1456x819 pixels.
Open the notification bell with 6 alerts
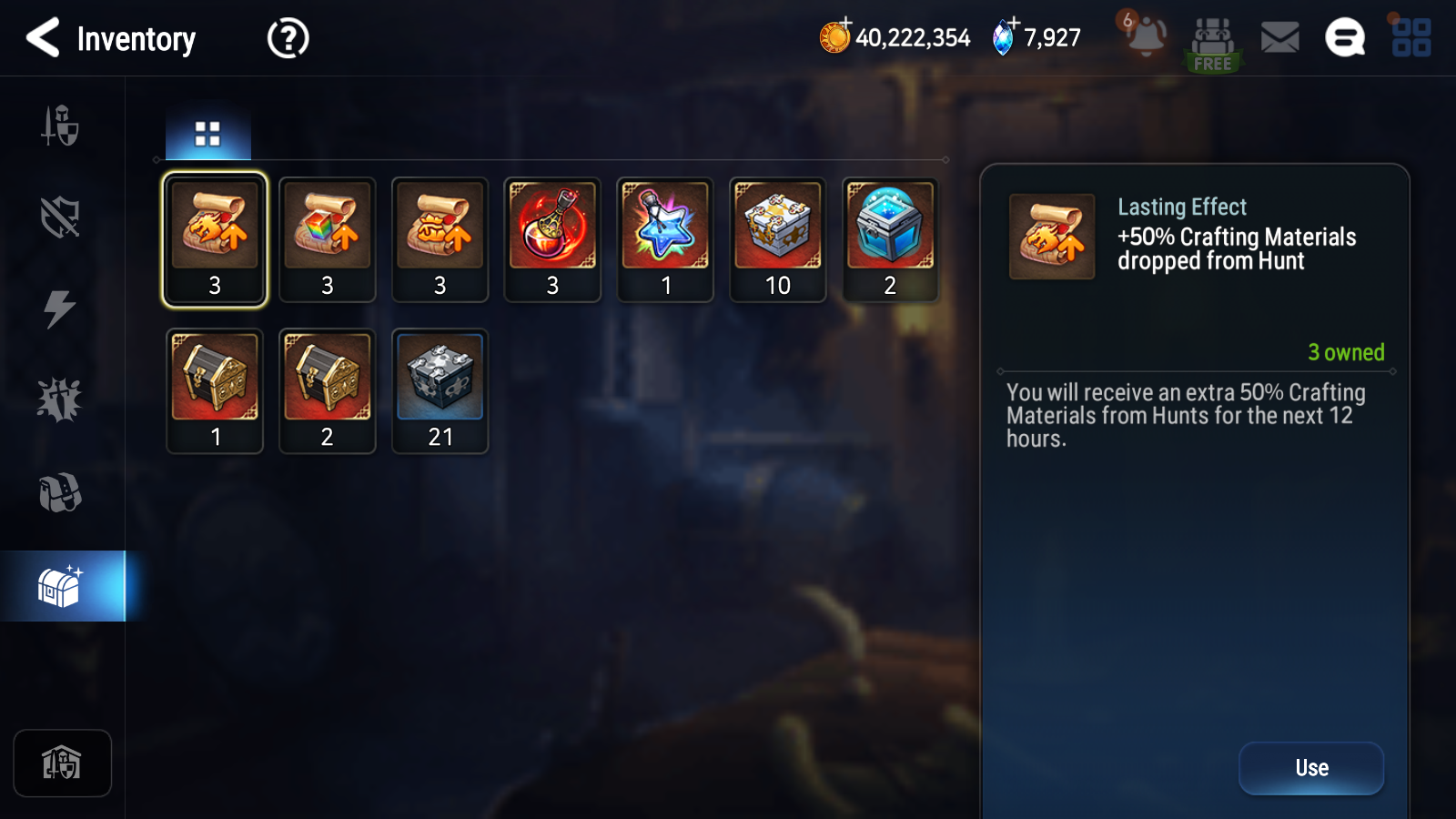(x=1144, y=36)
